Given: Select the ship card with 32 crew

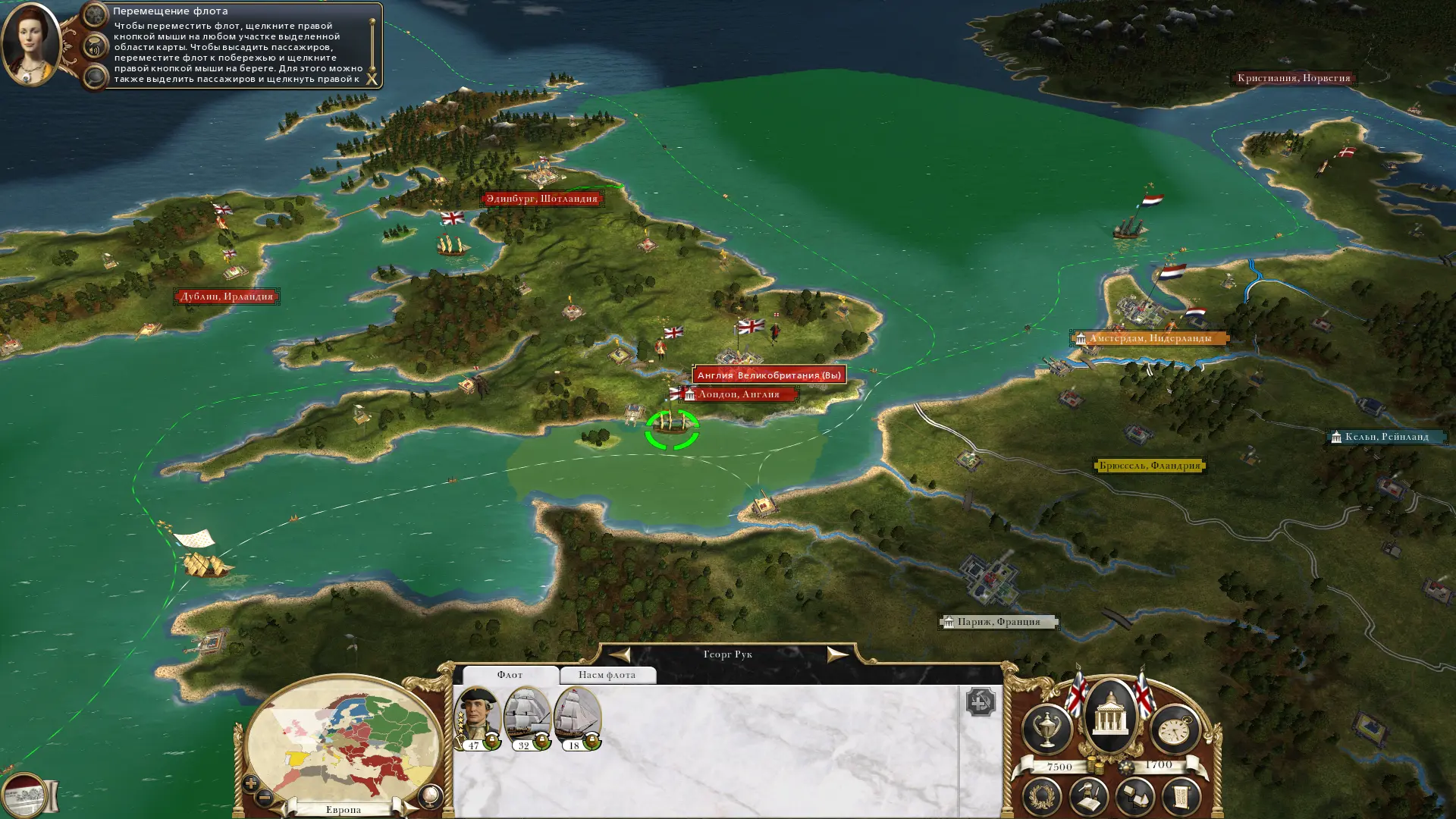Looking at the screenshot, I should pos(526,717).
